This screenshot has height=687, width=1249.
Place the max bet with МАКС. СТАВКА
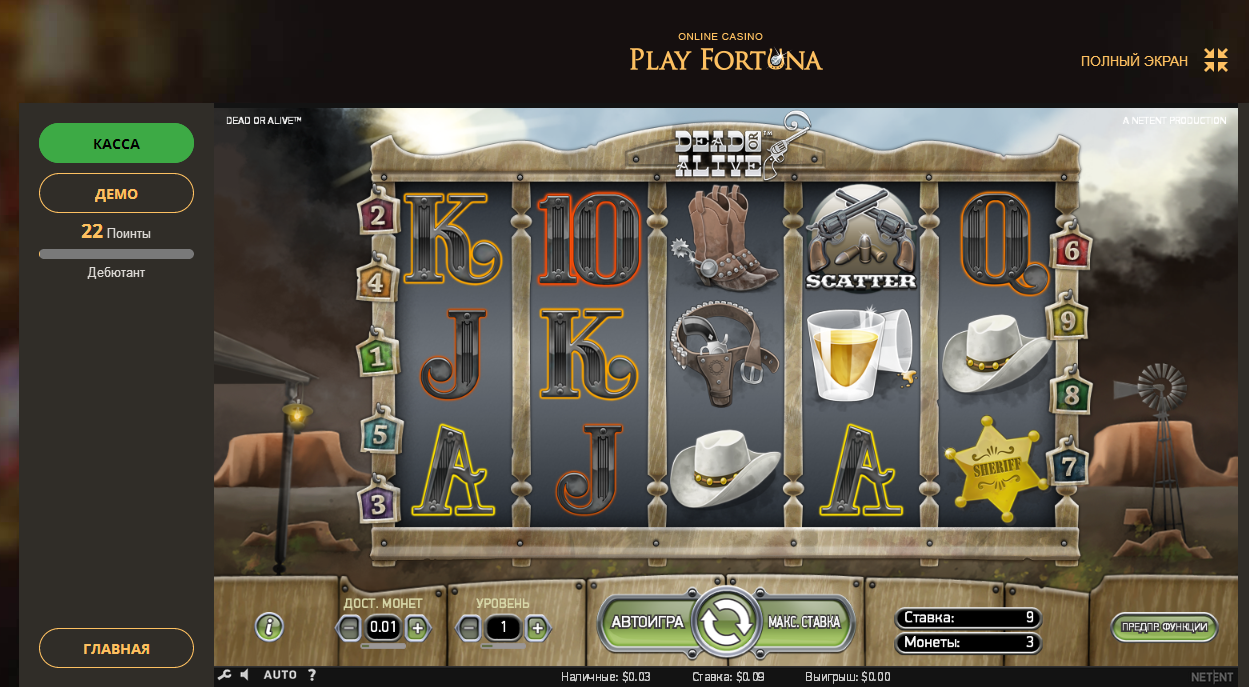tap(805, 622)
